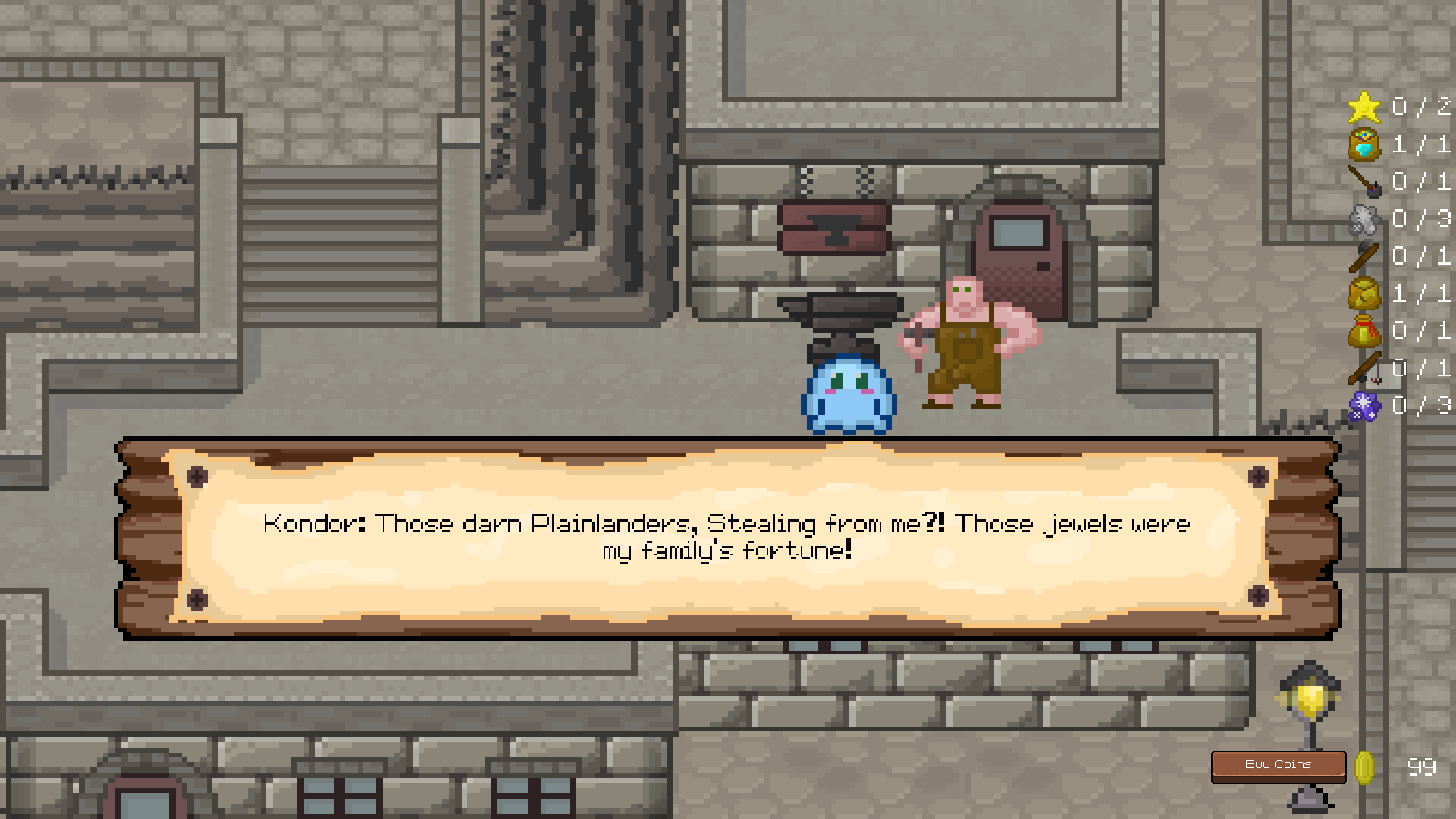Click the fishing rod quest icon
The image size is (1456, 819).
tap(1365, 368)
